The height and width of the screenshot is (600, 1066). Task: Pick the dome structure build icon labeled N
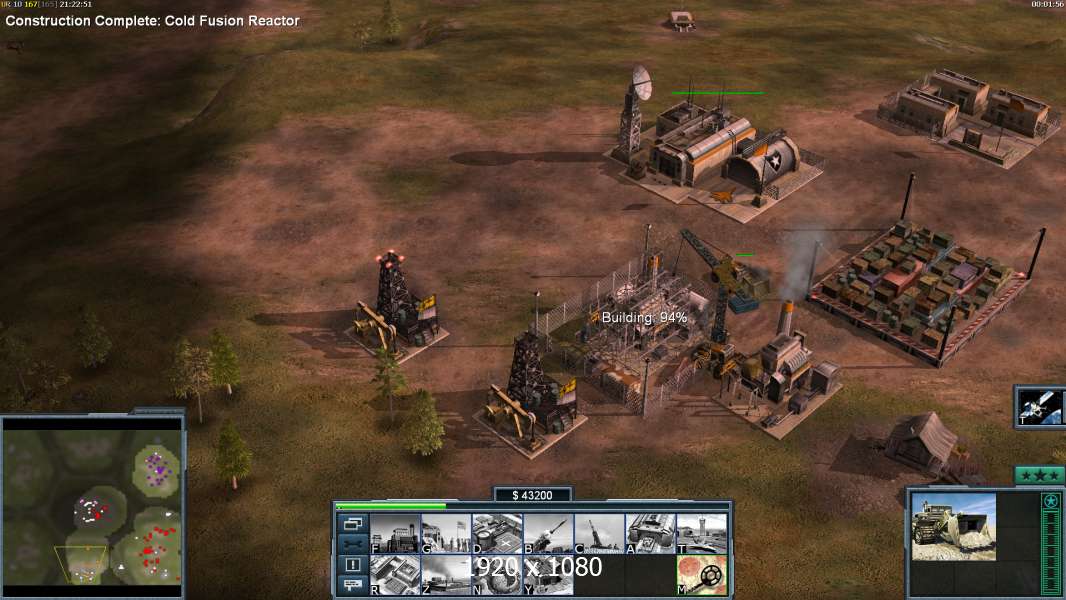[497, 575]
